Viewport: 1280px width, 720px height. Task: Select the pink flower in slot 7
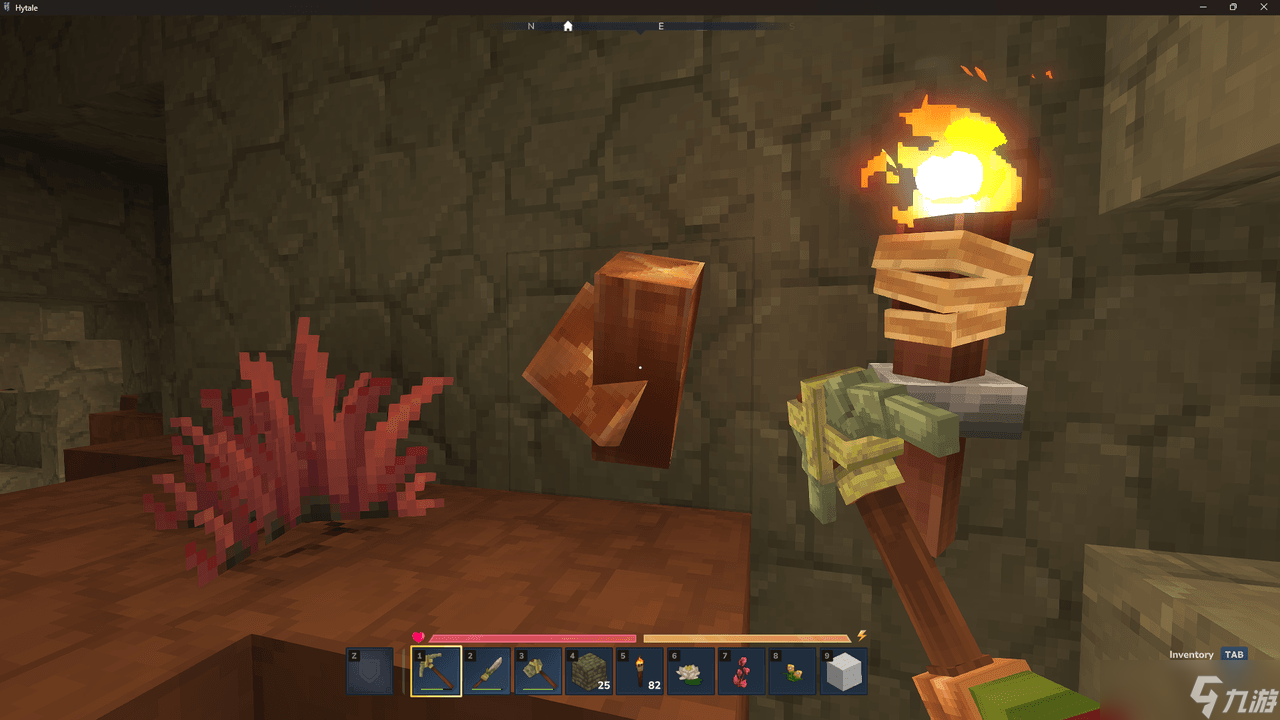(x=742, y=670)
